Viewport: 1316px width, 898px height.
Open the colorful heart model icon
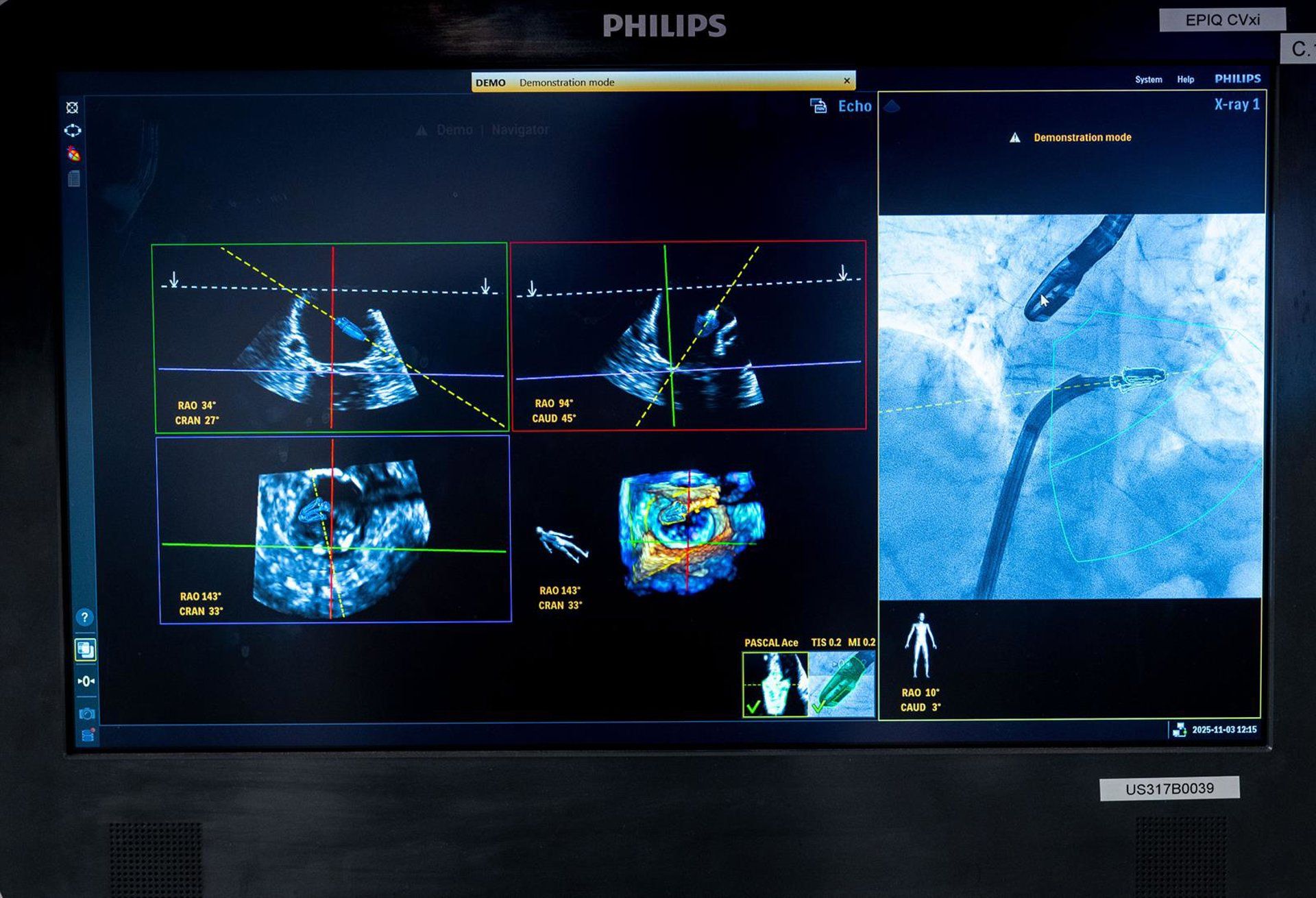[73, 154]
